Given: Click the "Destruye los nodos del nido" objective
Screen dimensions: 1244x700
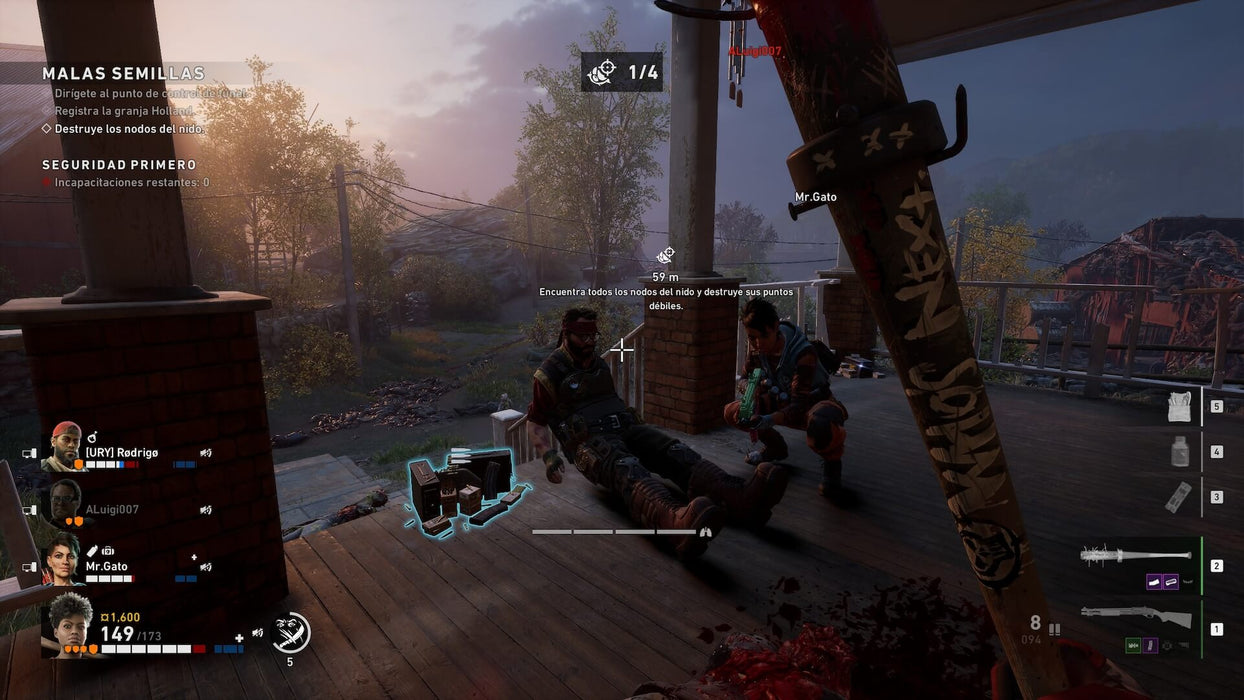Looking at the screenshot, I should [129, 129].
